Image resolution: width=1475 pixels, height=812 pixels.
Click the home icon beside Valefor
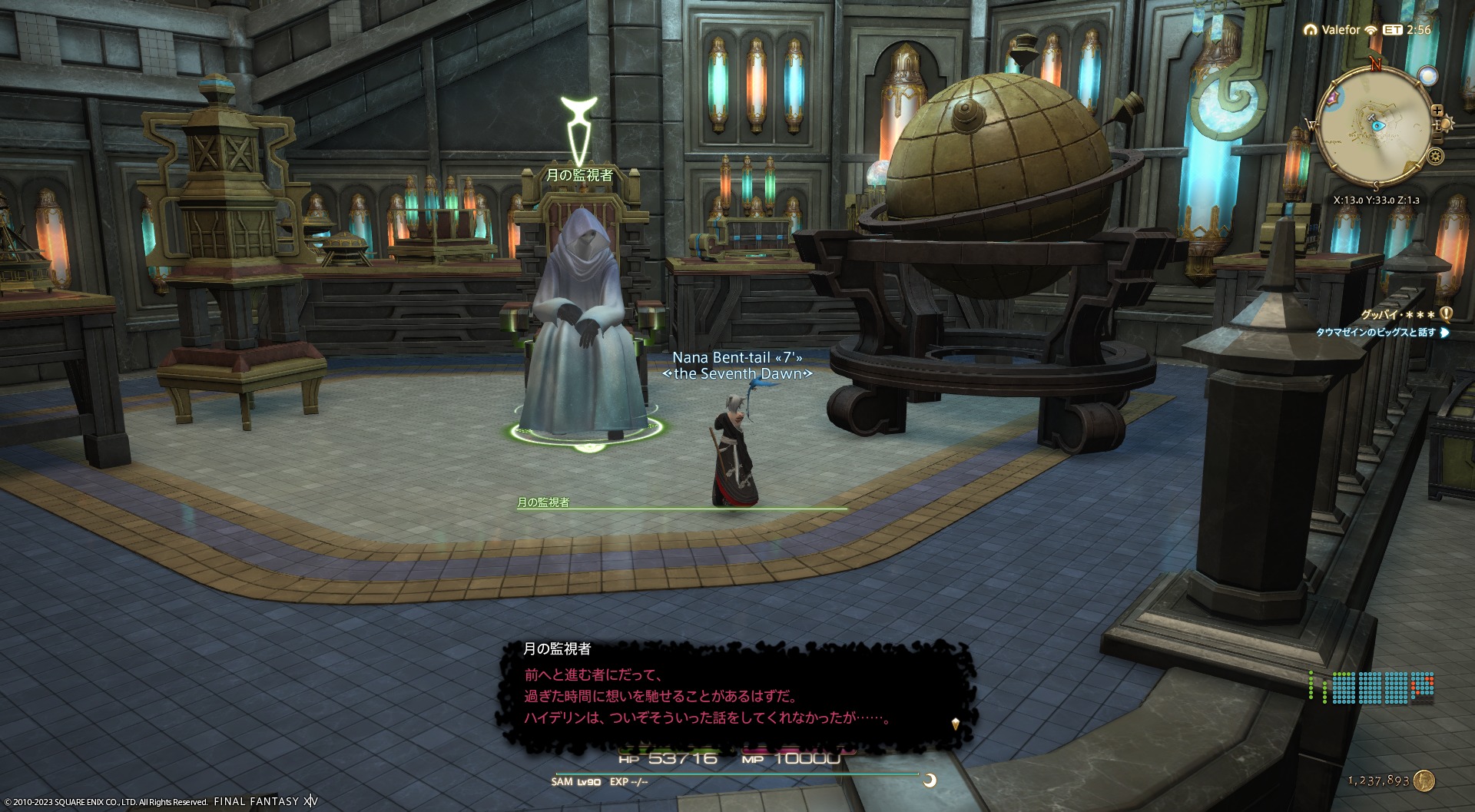[1310, 30]
